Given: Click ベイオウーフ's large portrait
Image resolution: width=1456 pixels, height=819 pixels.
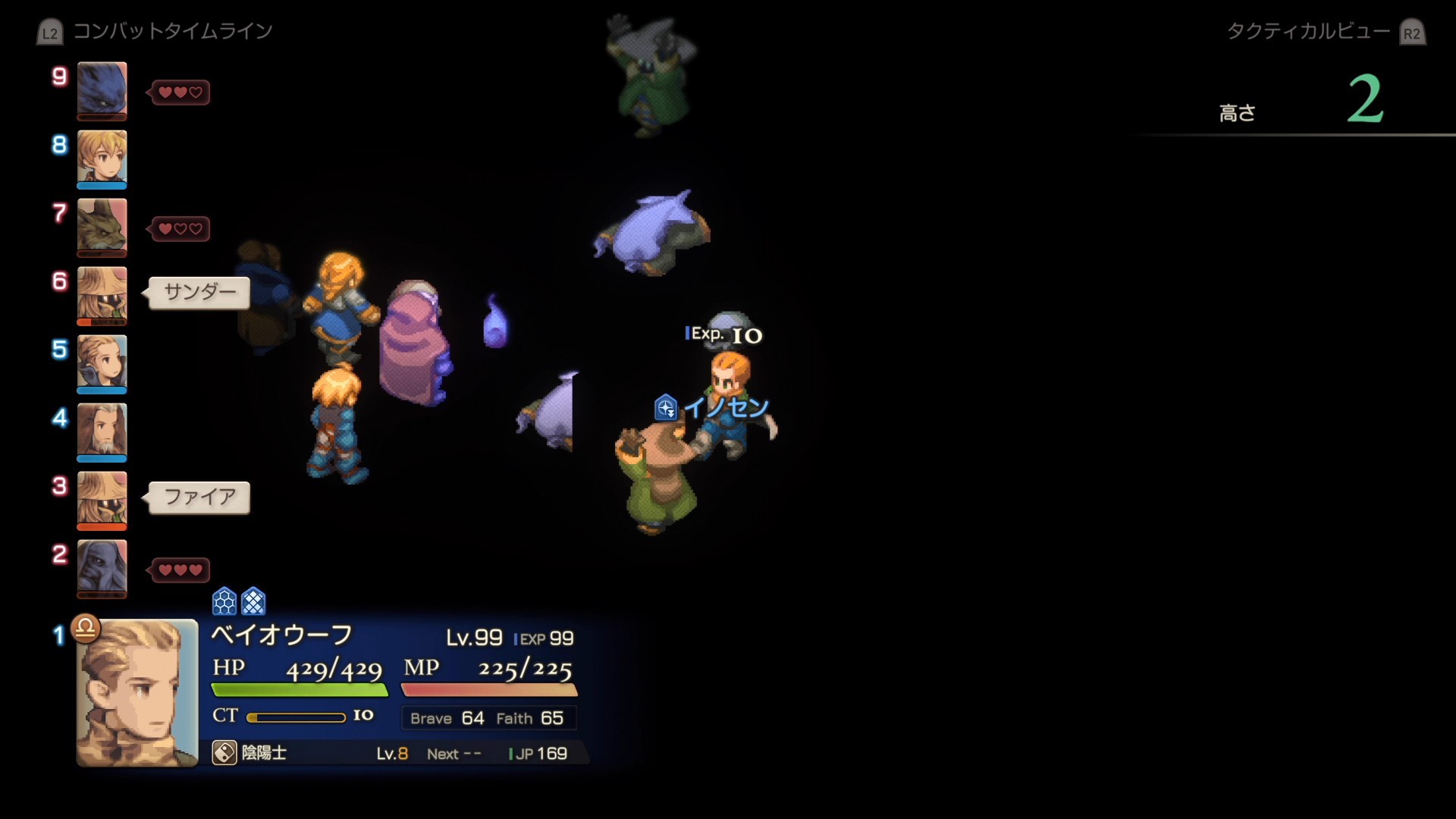Looking at the screenshot, I should coord(137,693).
